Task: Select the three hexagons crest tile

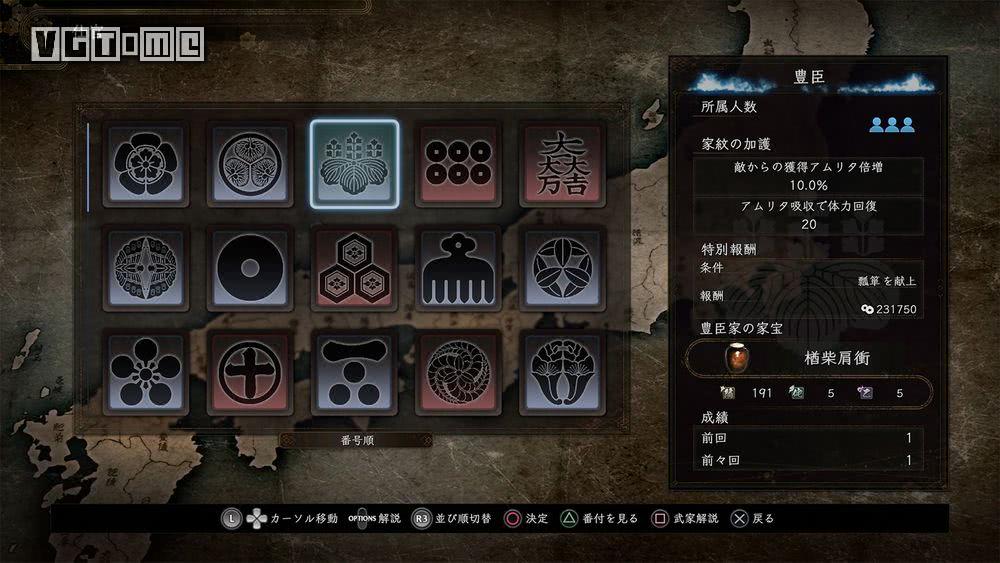Action: (354, 268)
